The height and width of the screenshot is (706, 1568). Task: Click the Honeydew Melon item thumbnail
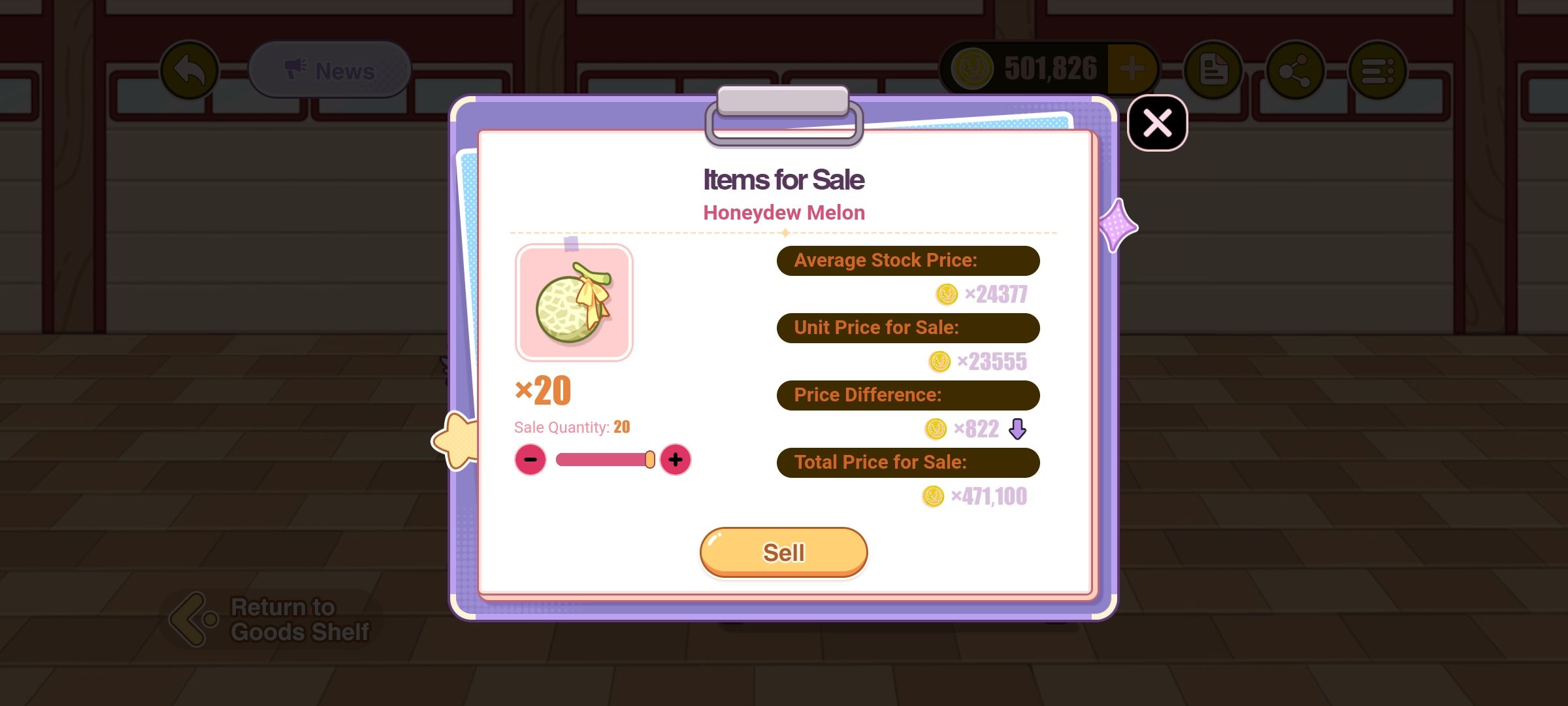(x=574, y=301)
